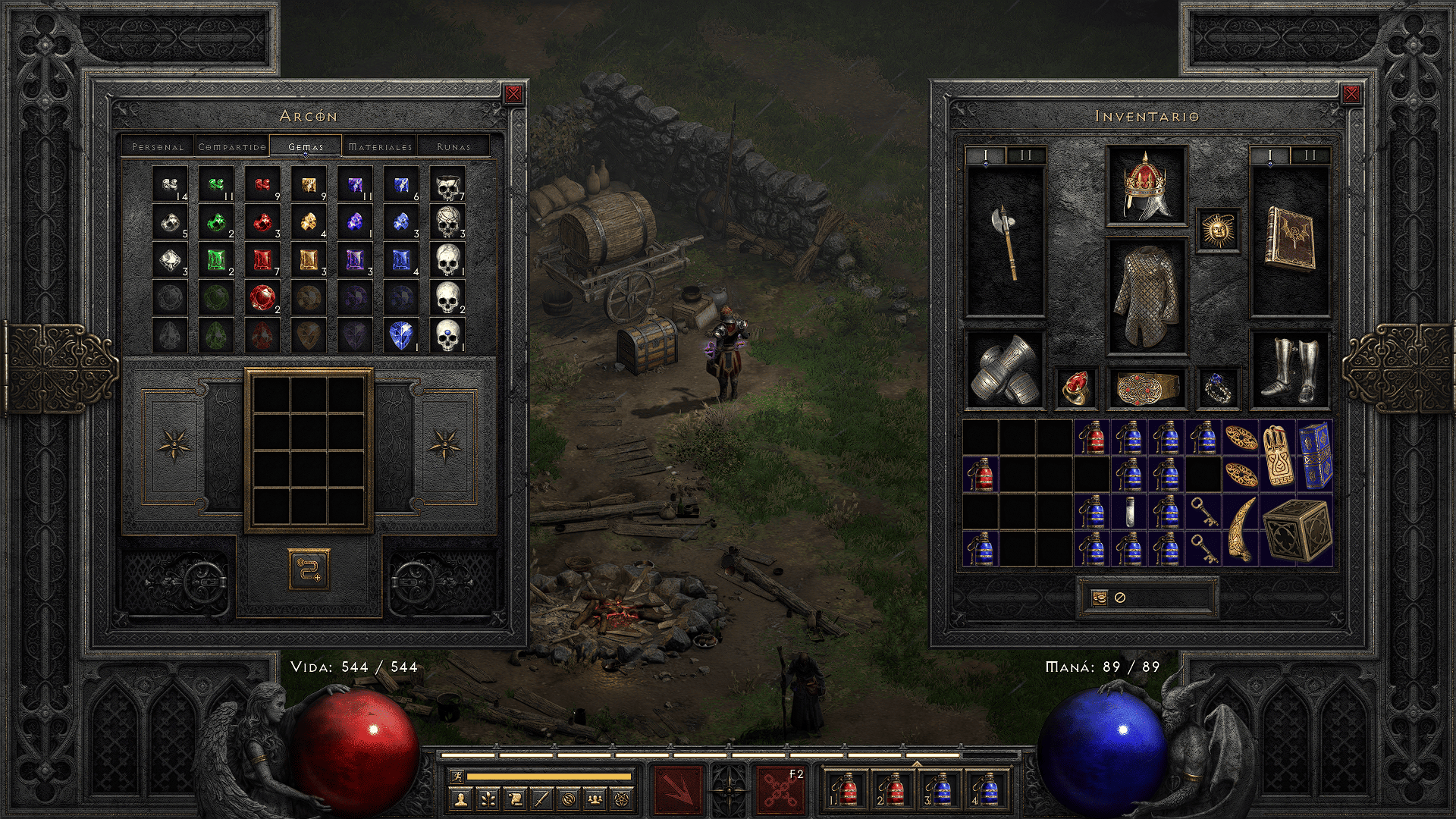Click the transmute button below the grid
The width and height of the screenshot is (1456, 819).
(309, 569)
